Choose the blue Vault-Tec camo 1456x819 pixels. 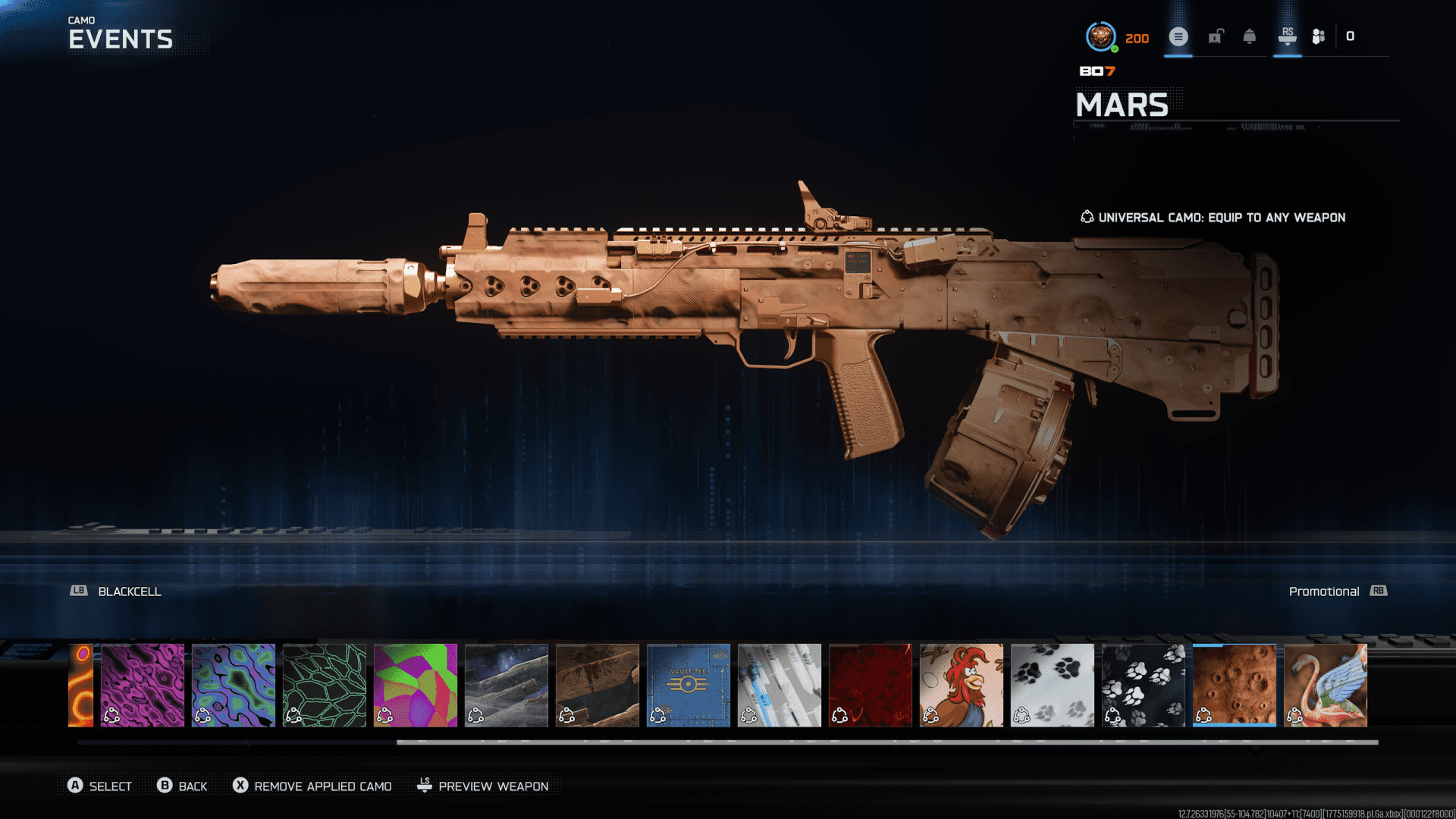[x=689, y=686]
